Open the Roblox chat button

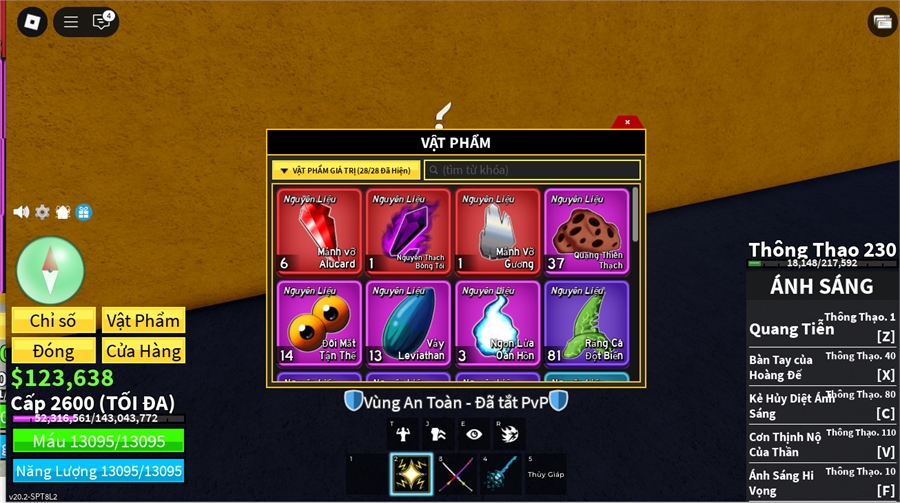102,21
